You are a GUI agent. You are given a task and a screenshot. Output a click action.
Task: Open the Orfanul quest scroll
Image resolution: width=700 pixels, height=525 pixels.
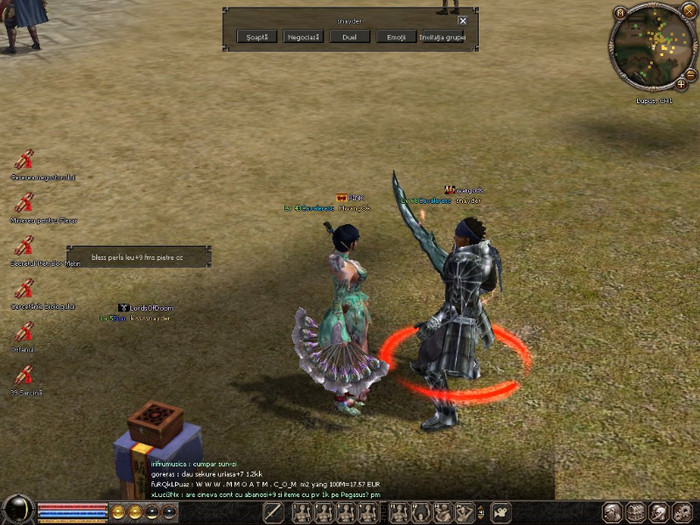(24, 332)
